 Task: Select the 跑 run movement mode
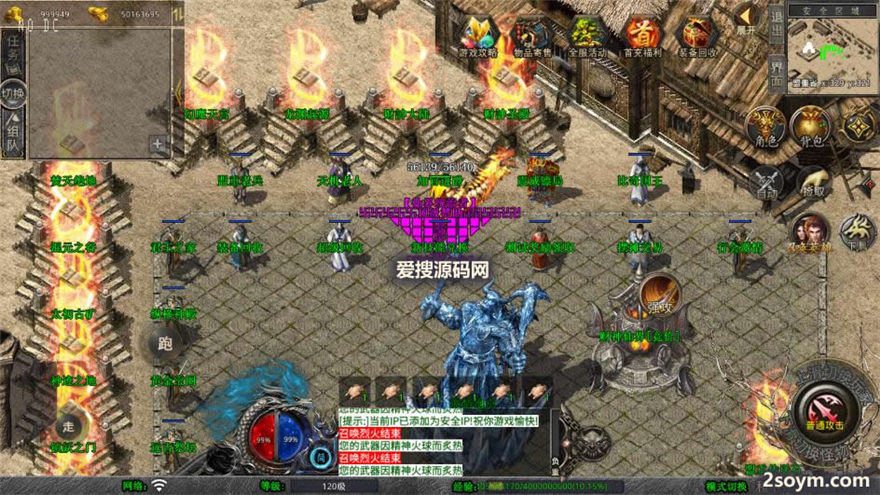point(165,343)
